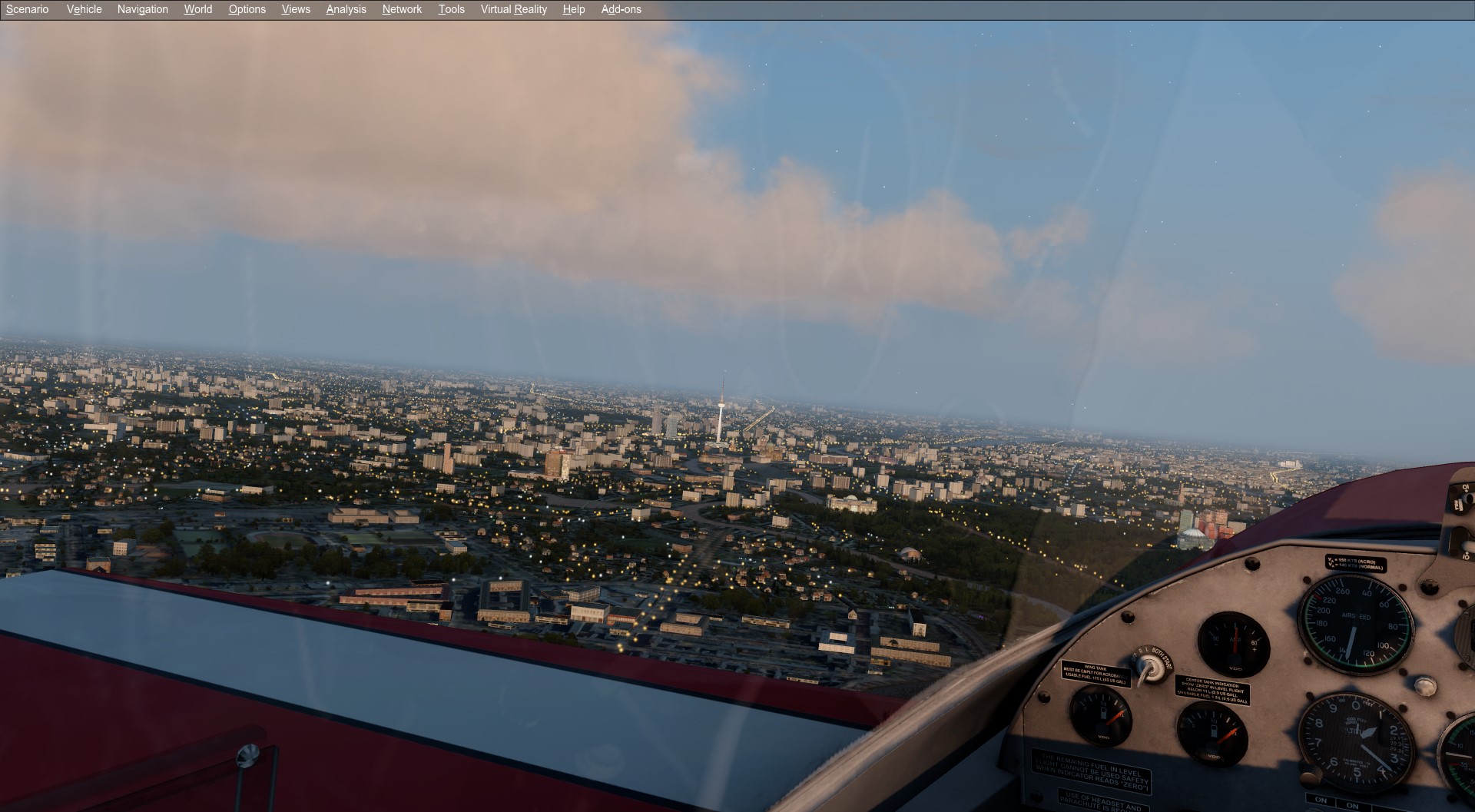Click the Wing Tank warning placard
The image size is (1475, 812).
tap(1095, 674)
